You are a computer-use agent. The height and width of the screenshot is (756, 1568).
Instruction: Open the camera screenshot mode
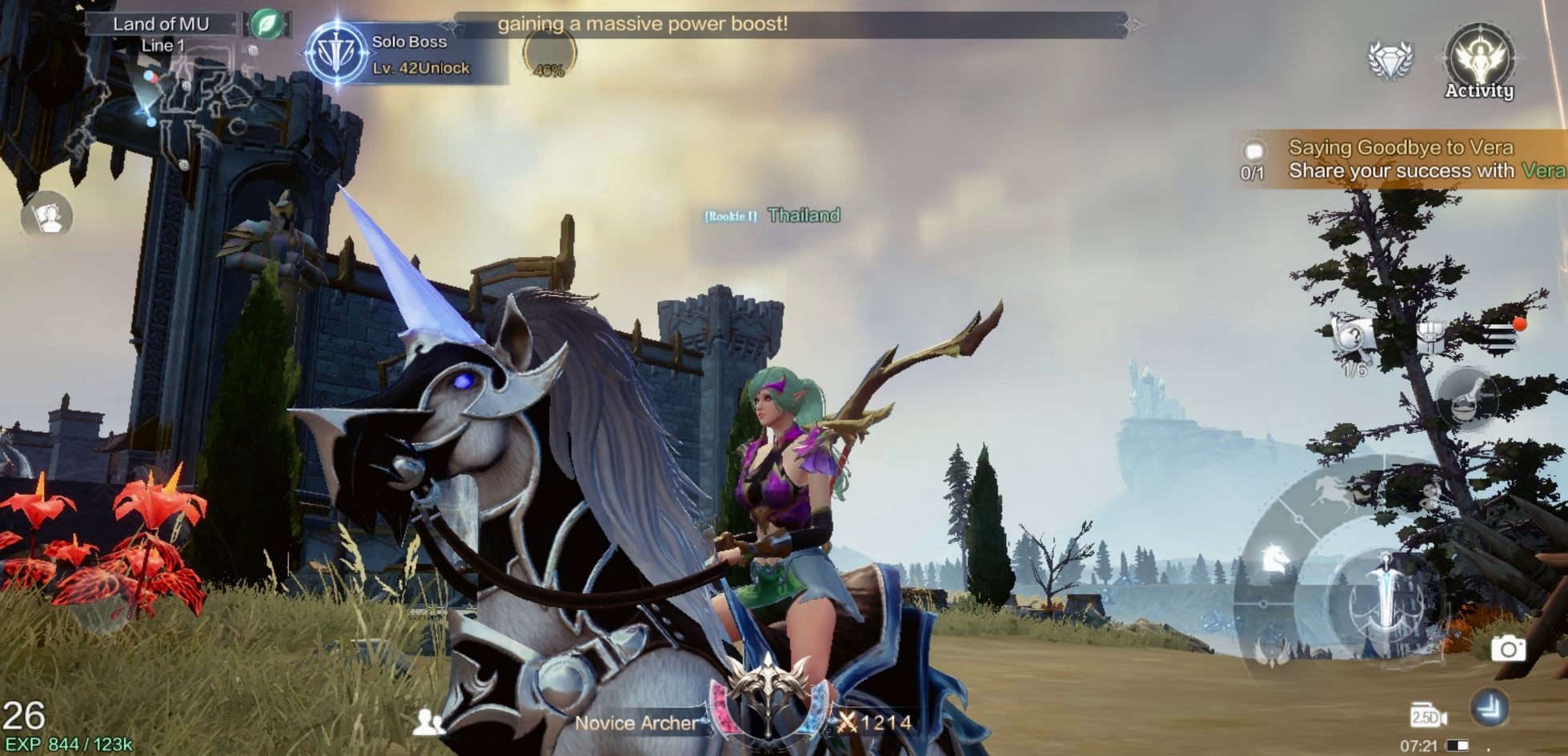tap(1507, 649)
